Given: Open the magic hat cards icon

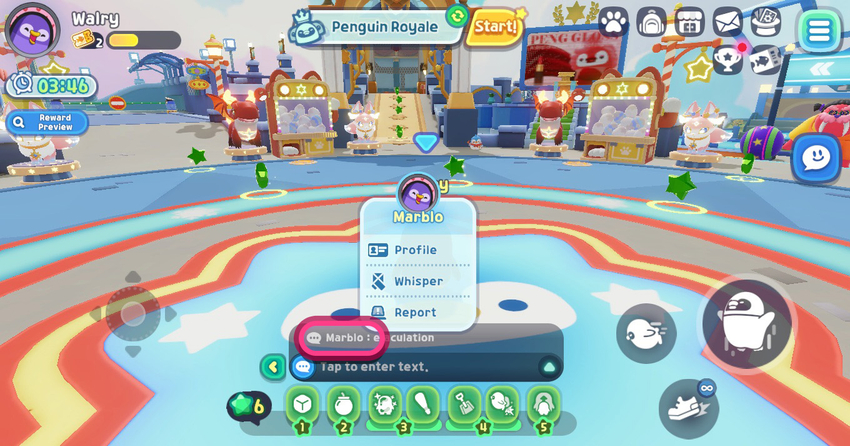Looking at the screenshot, I should tap(765, 21).
